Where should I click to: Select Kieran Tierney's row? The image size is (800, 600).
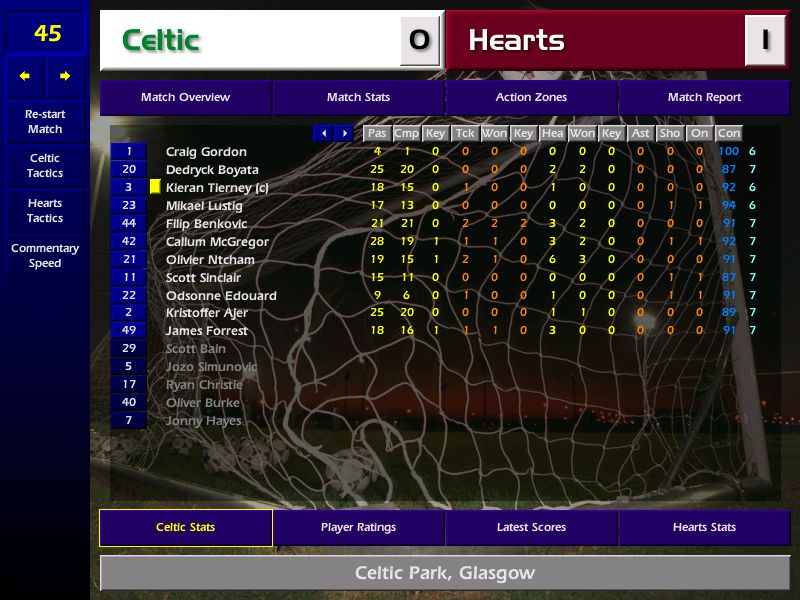pyautogui.click(x=217, y=188)
